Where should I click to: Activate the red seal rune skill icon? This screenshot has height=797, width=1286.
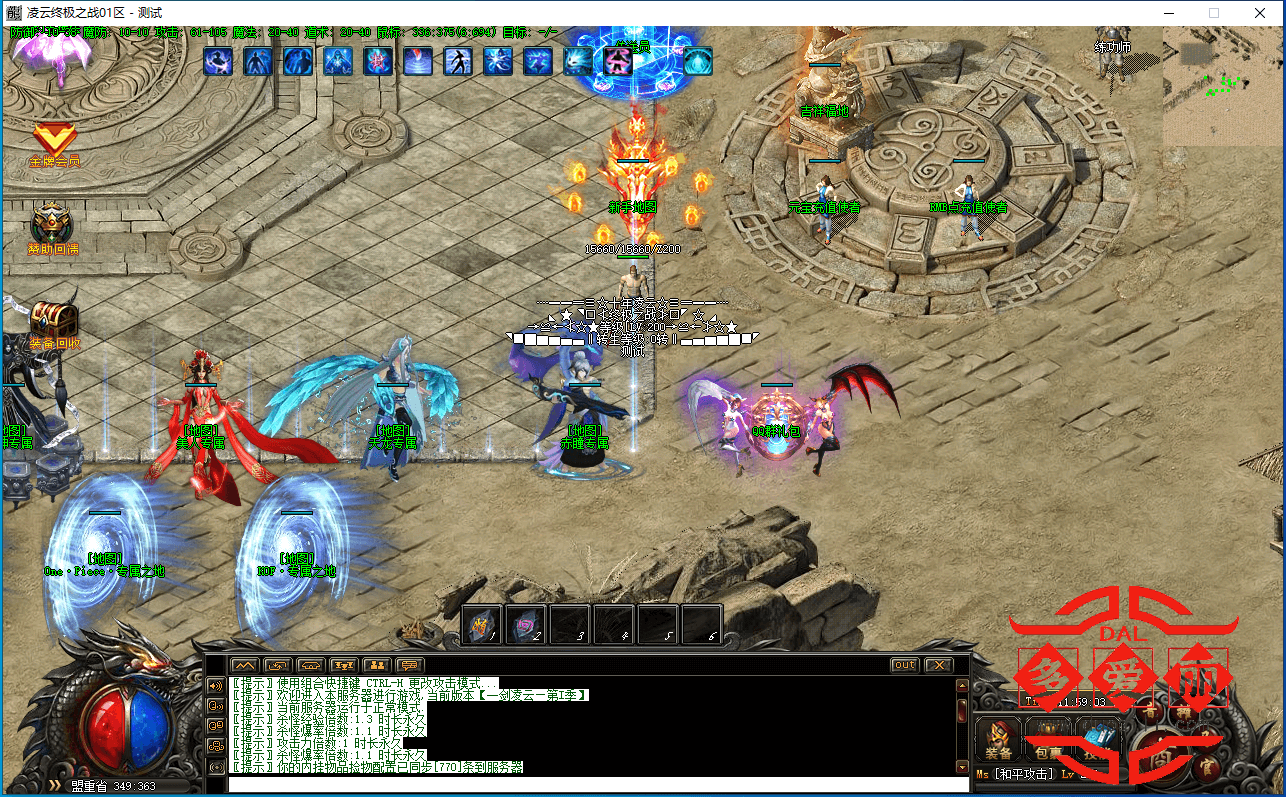click(378, 62)
